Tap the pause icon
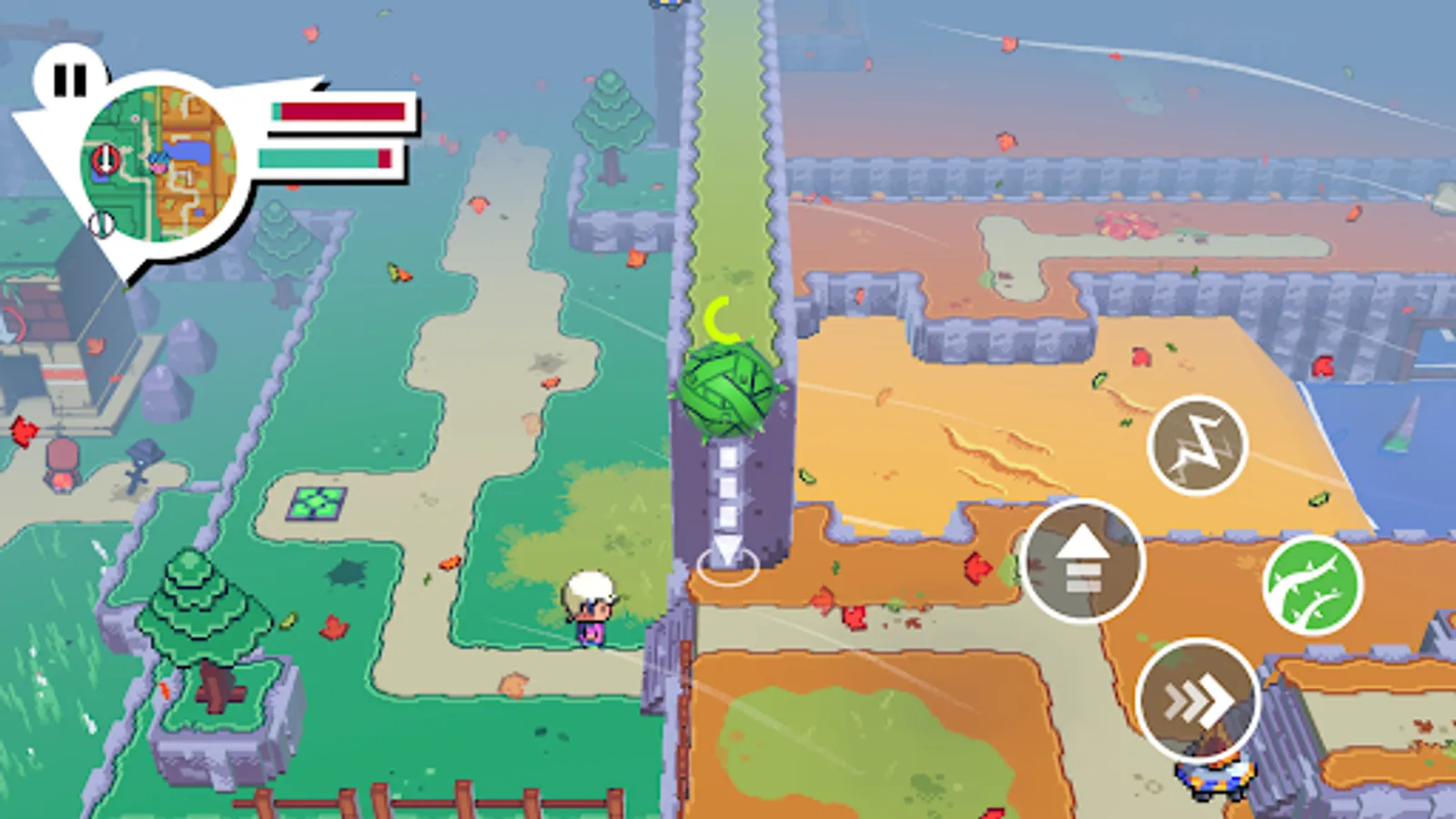 [70, 79]
